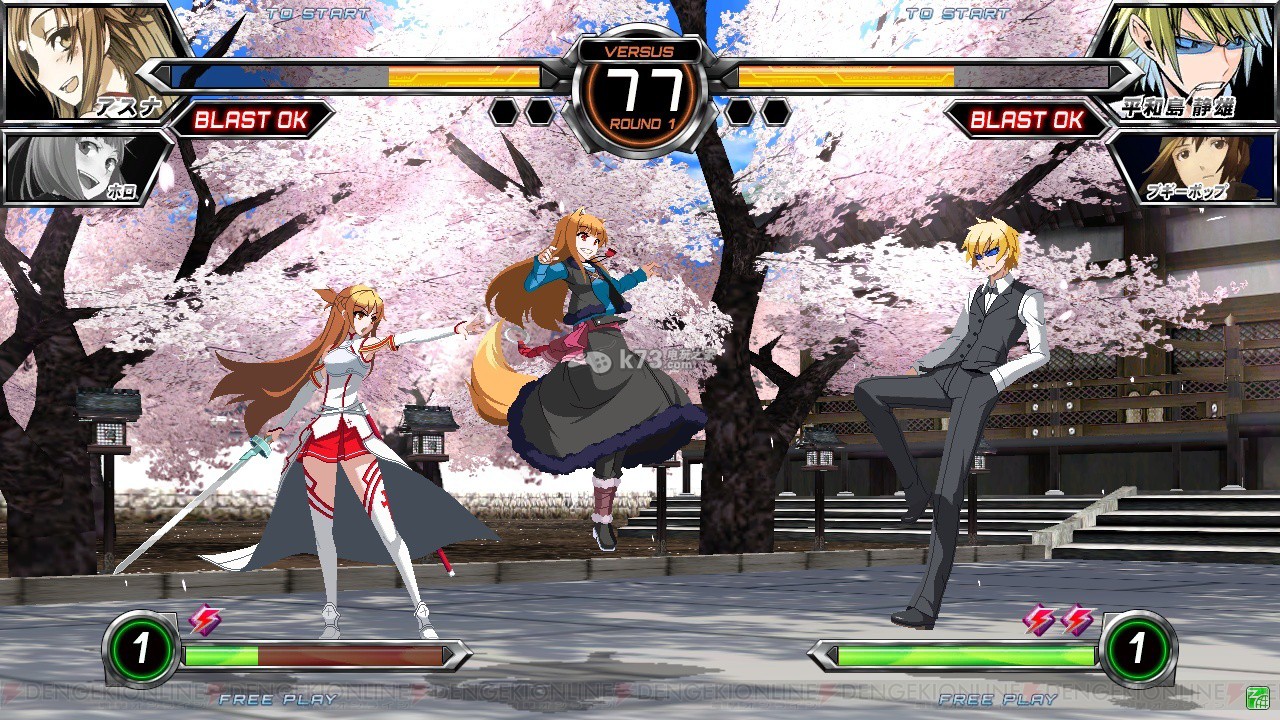Click the lightning bolt icon above Asuna's gauge
The image size is (1280, 720).
(x=206, y=620)
